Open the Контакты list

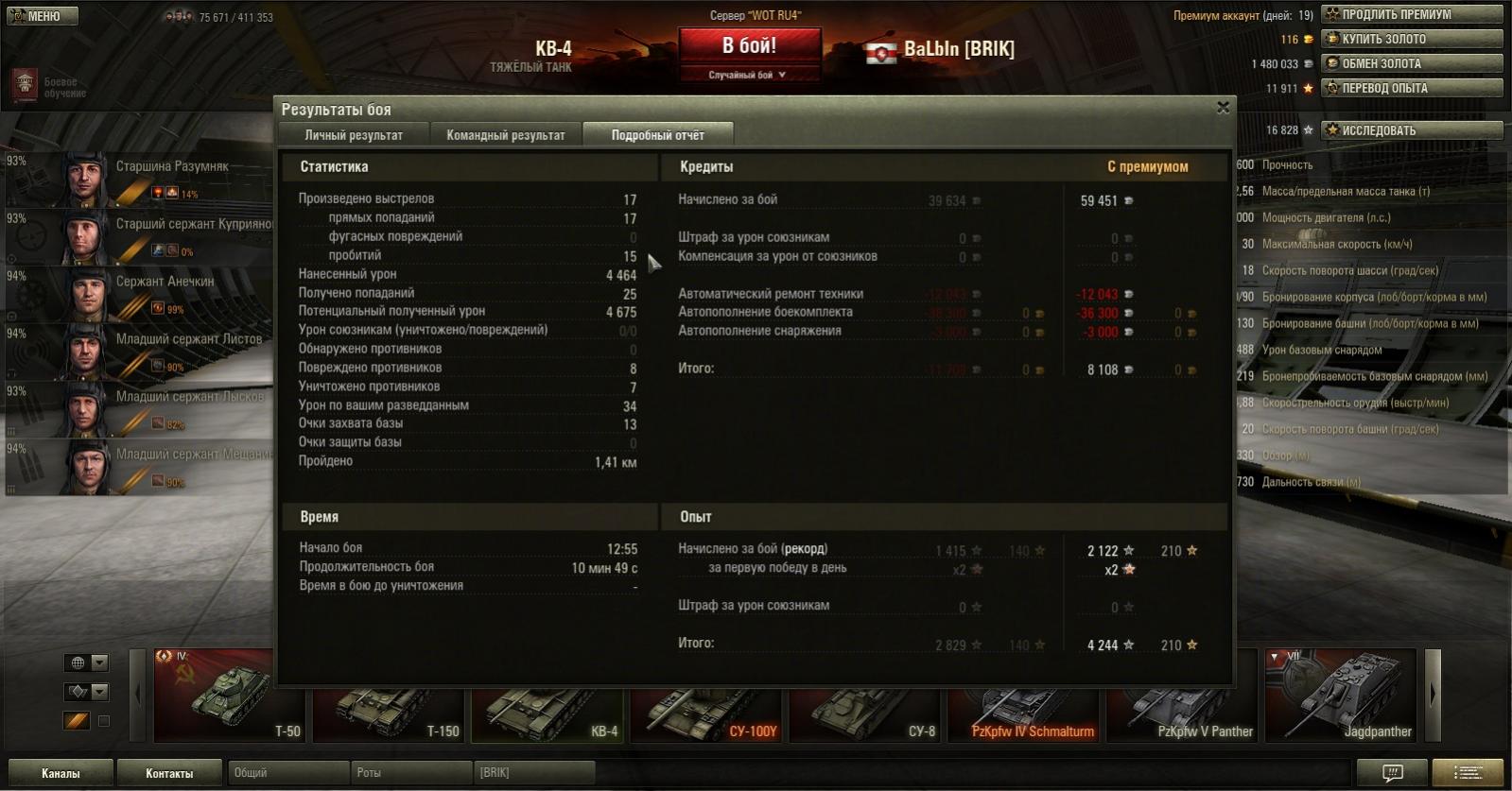coord(169,773)
